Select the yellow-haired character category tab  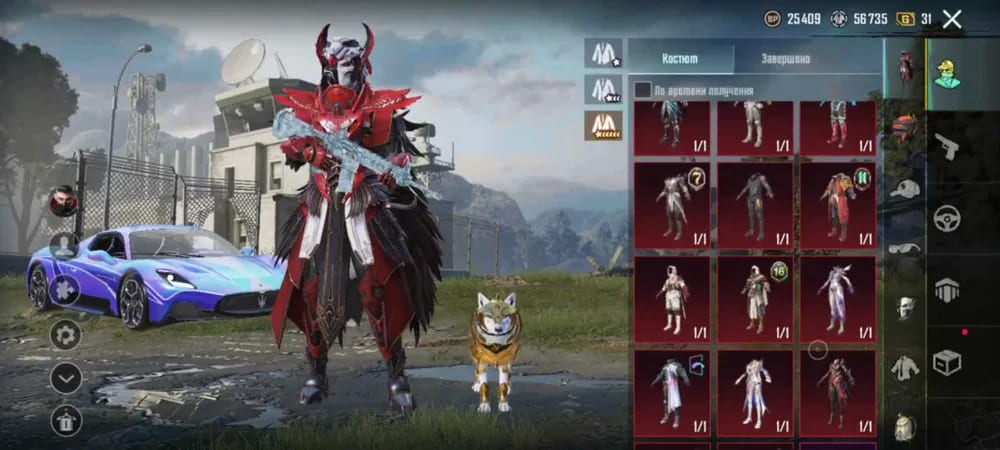(x=947, y=73)
